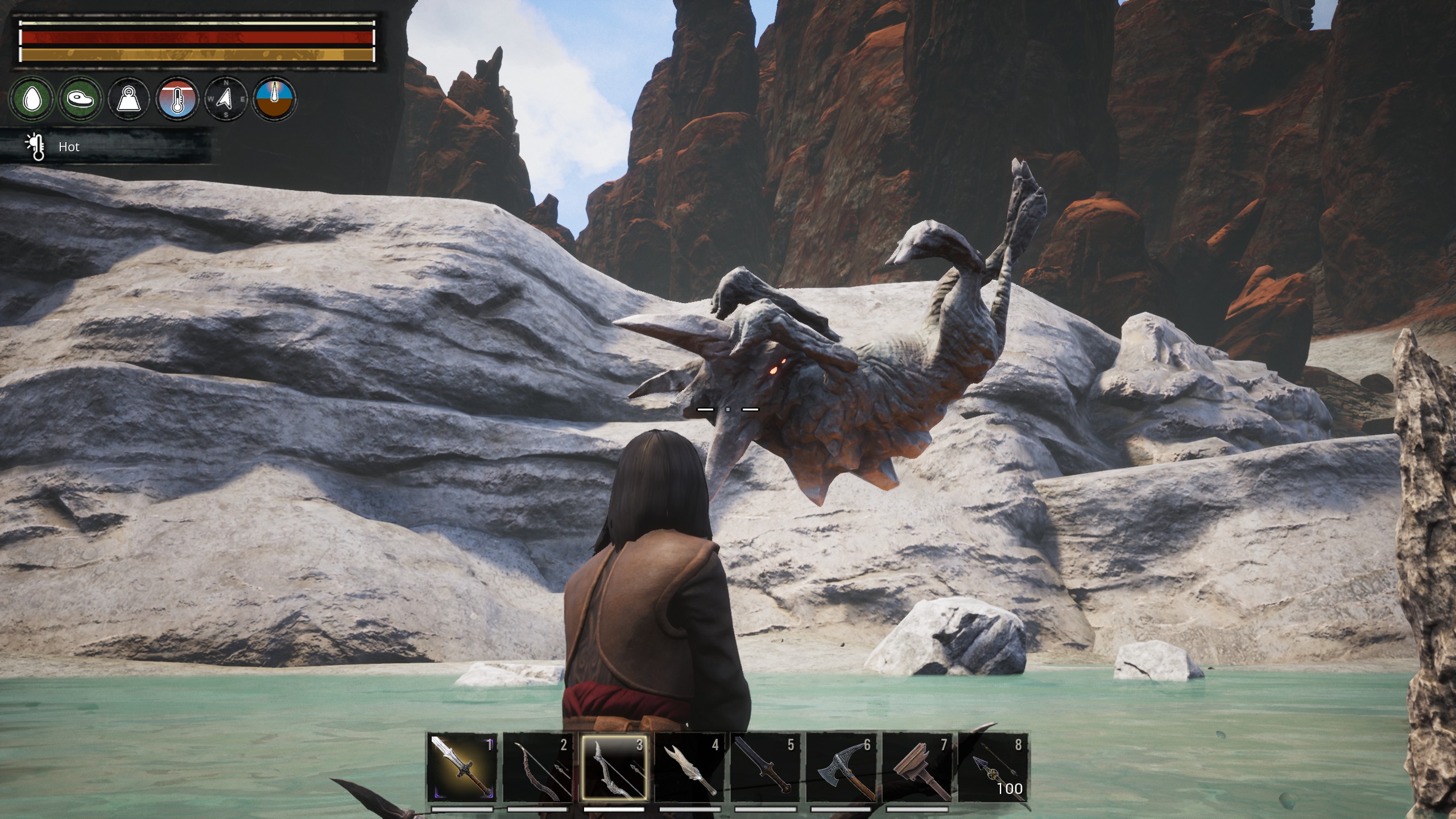
Task: Select the glowing legendary sword in slot 1
Action: 462,766
